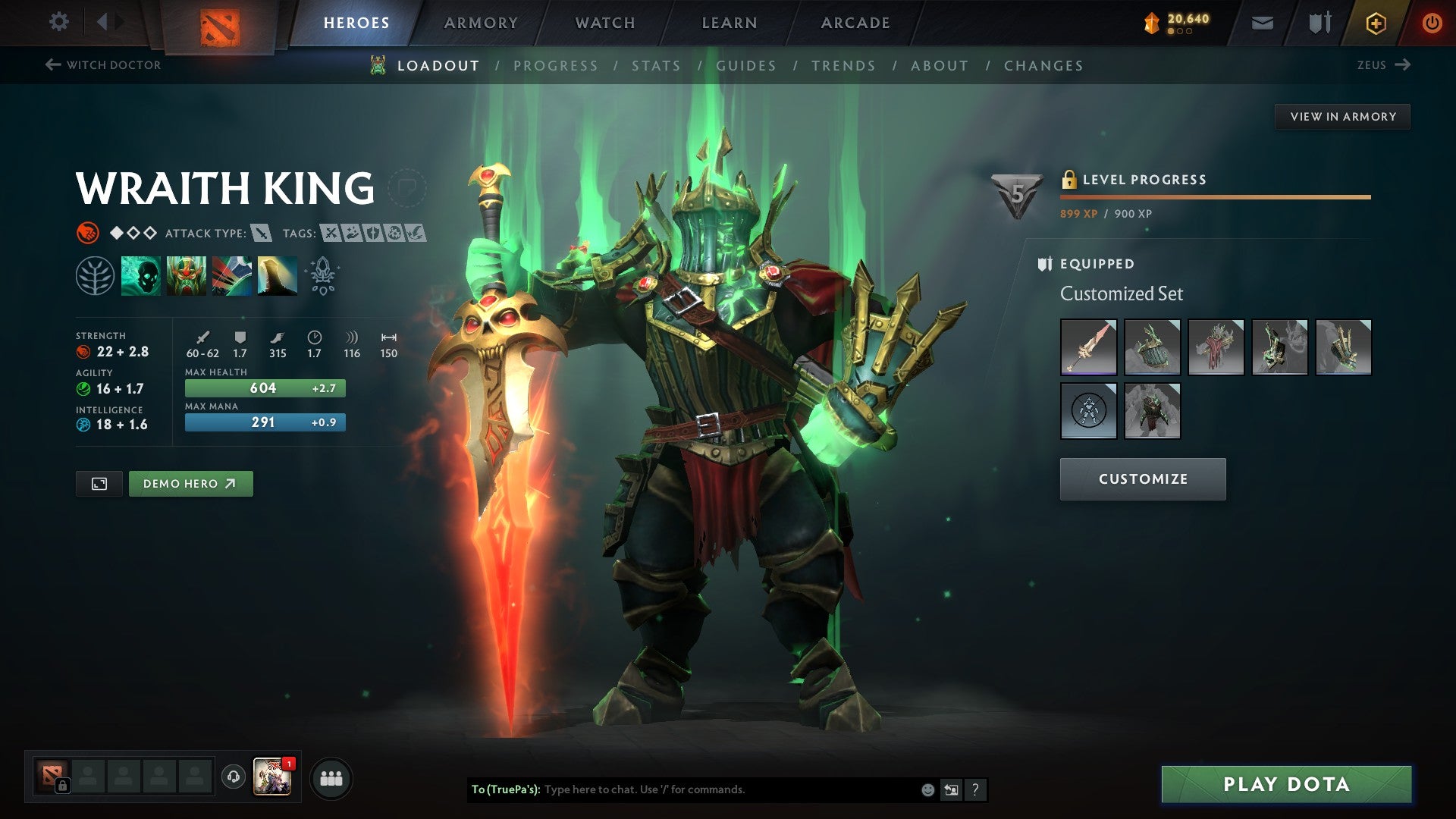
Task: Switch to the WATCH section in top menu
Action: click(604, 22)
